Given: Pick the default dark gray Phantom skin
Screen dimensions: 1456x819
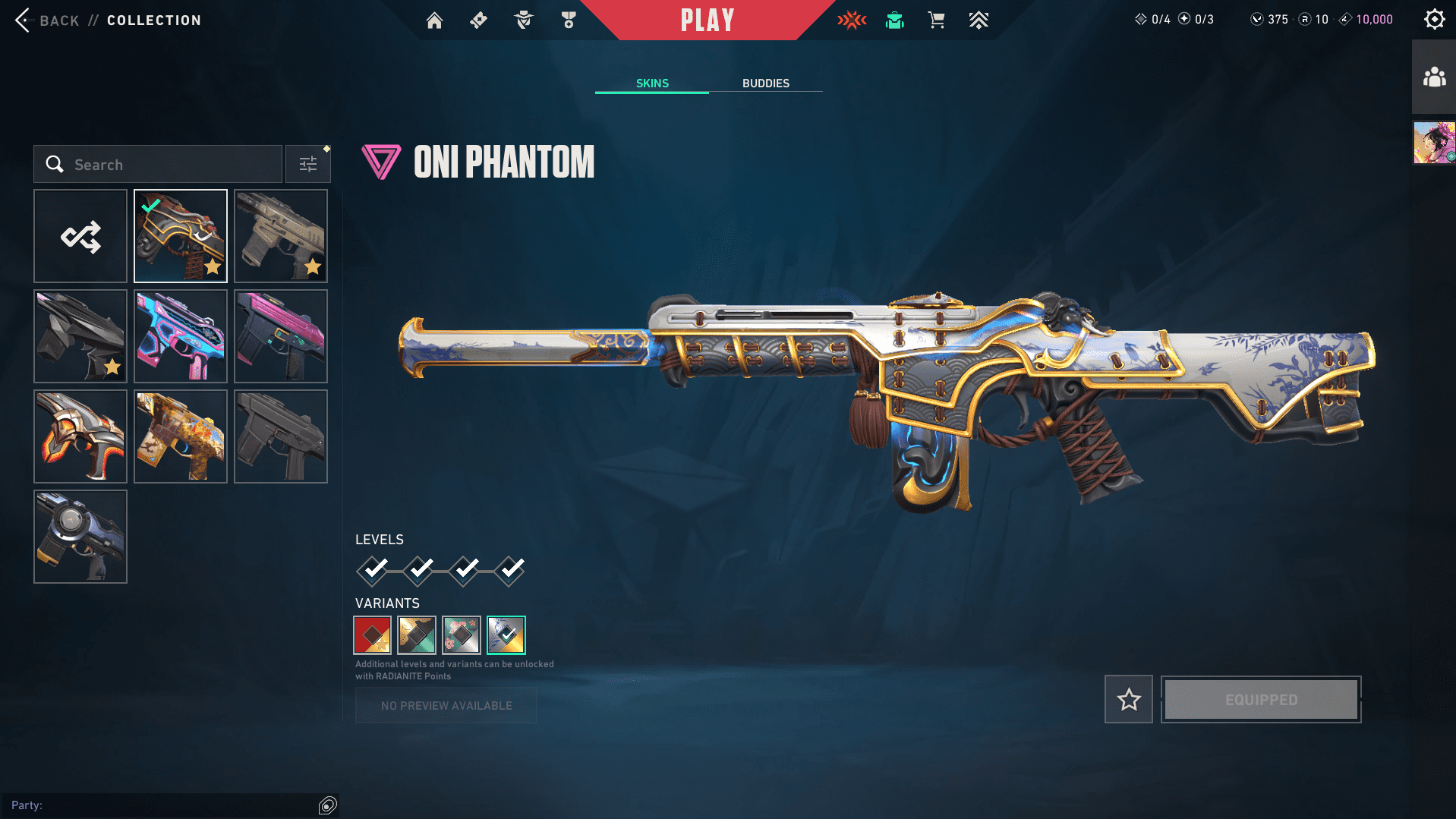Looking at the screenshot, I should pyautogui.click(x=281, y=436).
